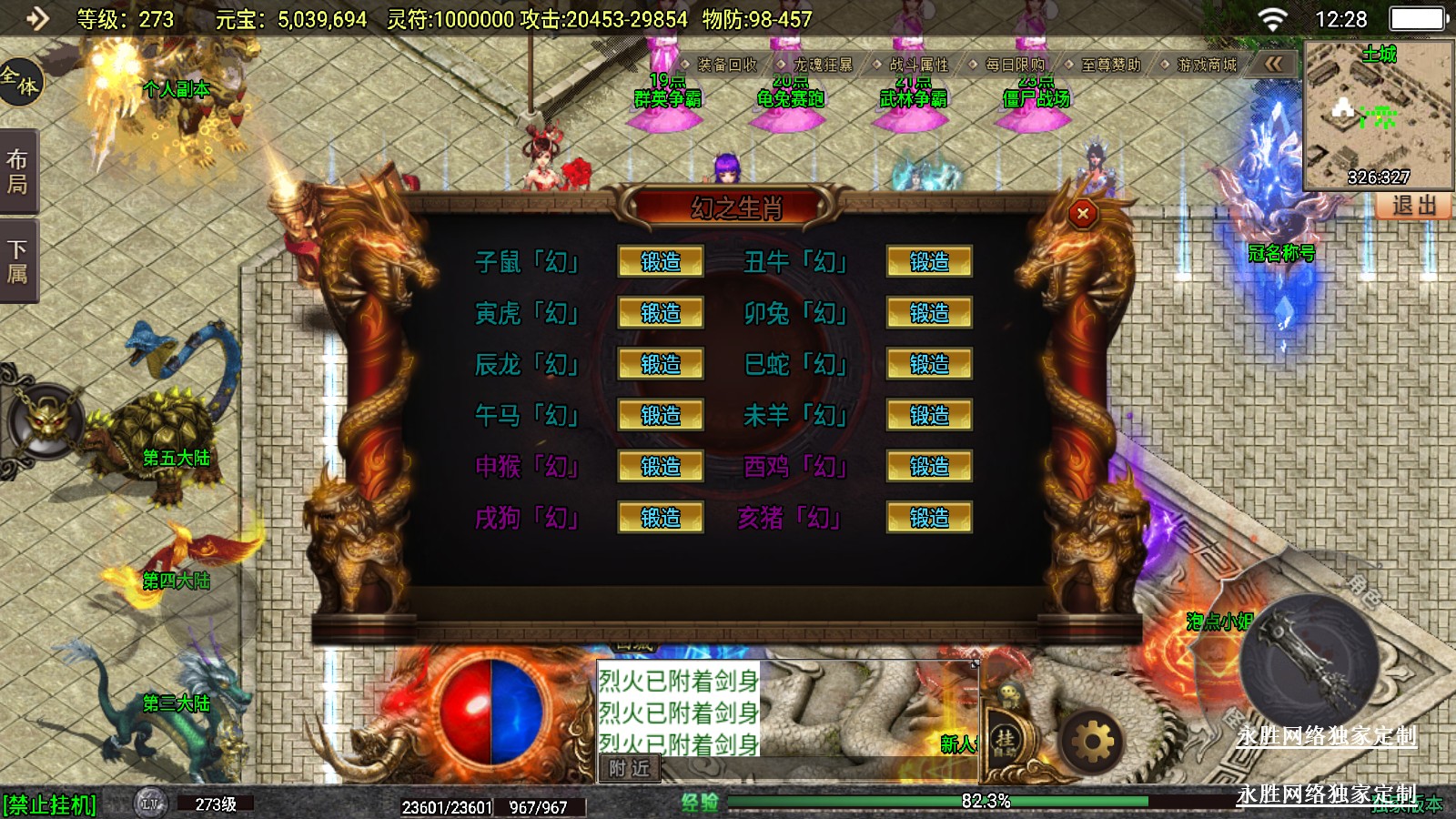Collapse the top menu with double-arrow button
Screen dimensions: 1456x819
(x=1273, y=64)
